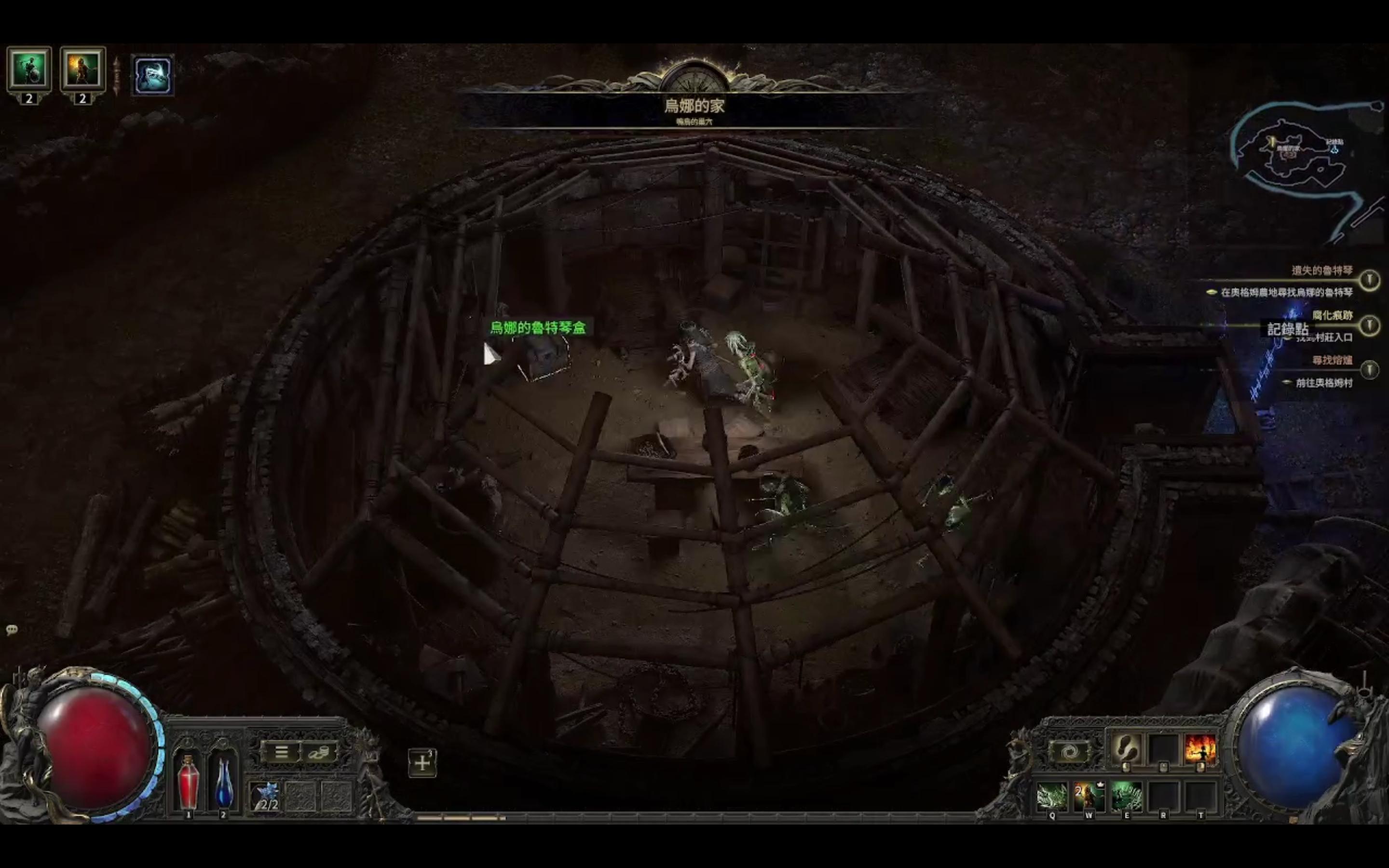Select the red life flask
1389x868 pixels.
coord(188,782)
